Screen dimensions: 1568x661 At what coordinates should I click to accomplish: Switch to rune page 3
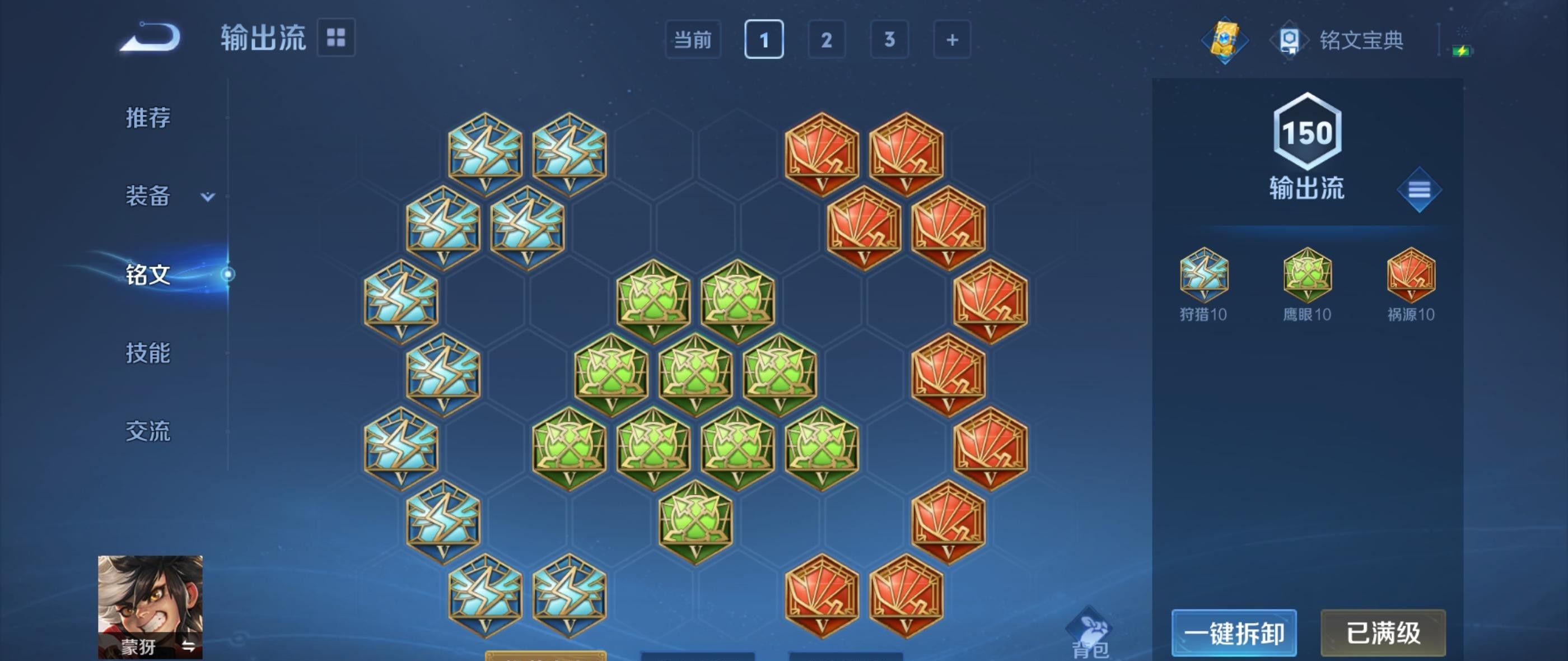click(889, 40)
